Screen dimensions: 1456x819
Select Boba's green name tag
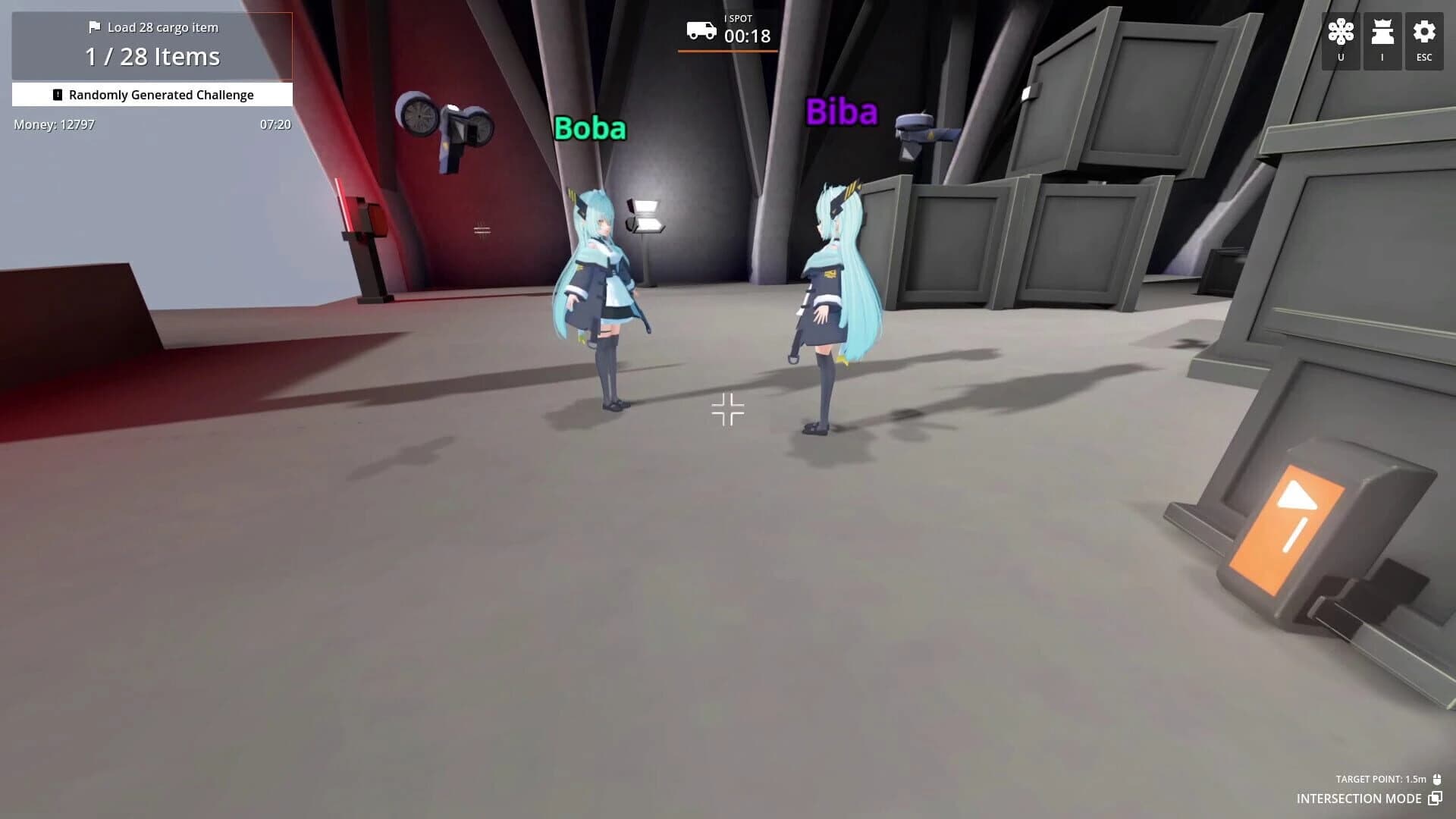[590, 128]
